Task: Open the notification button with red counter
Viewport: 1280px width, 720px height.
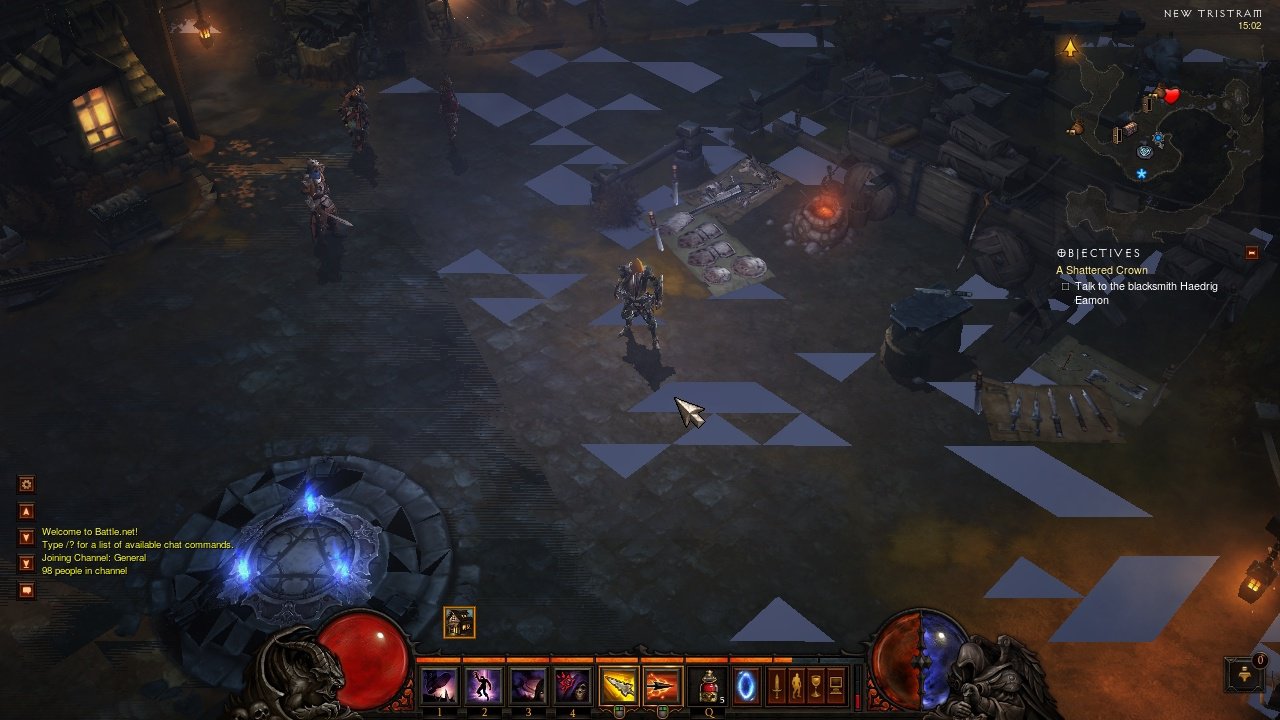Action: point(1244,674)
